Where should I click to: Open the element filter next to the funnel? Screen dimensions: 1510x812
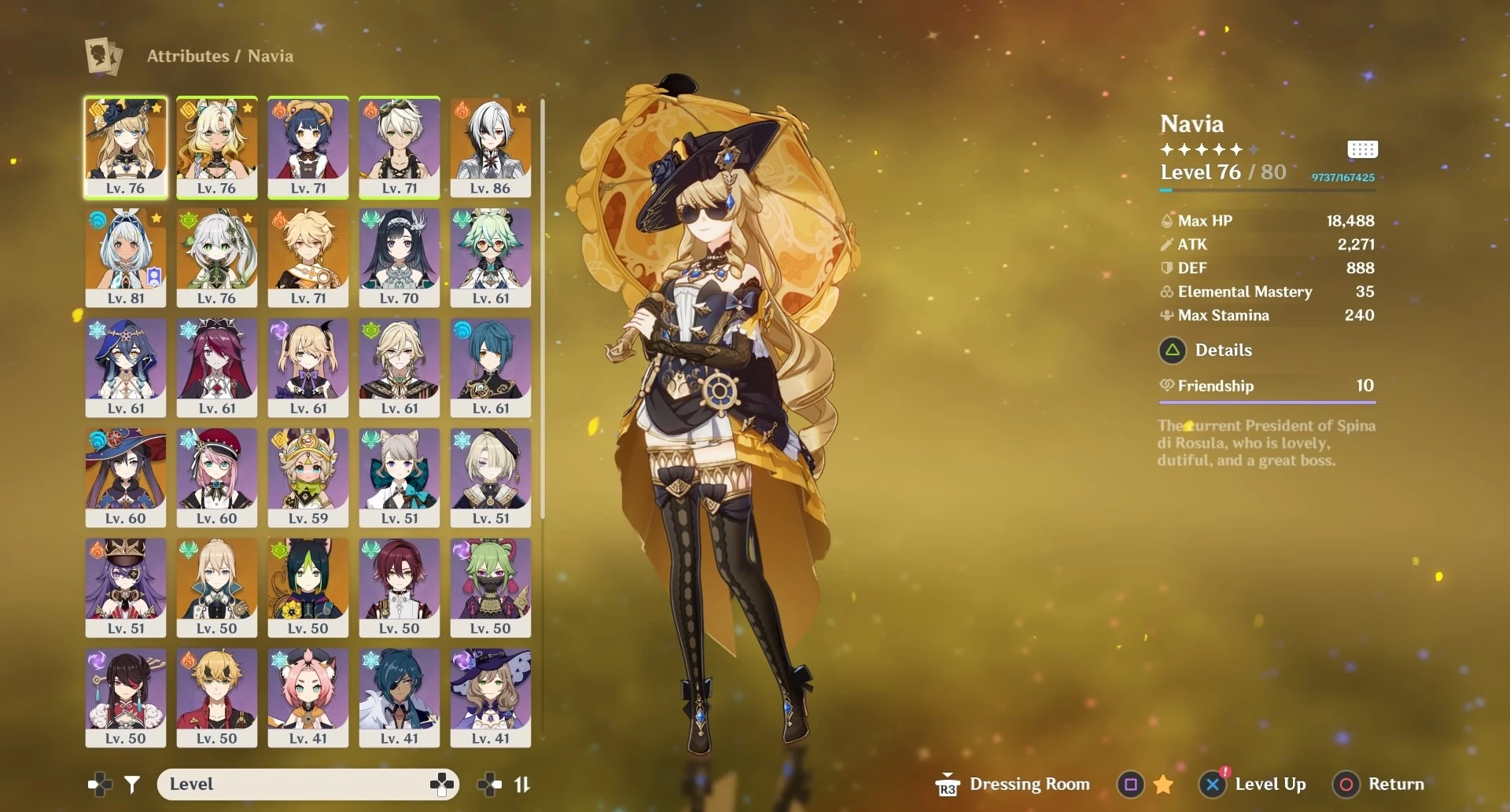(99, 784)
